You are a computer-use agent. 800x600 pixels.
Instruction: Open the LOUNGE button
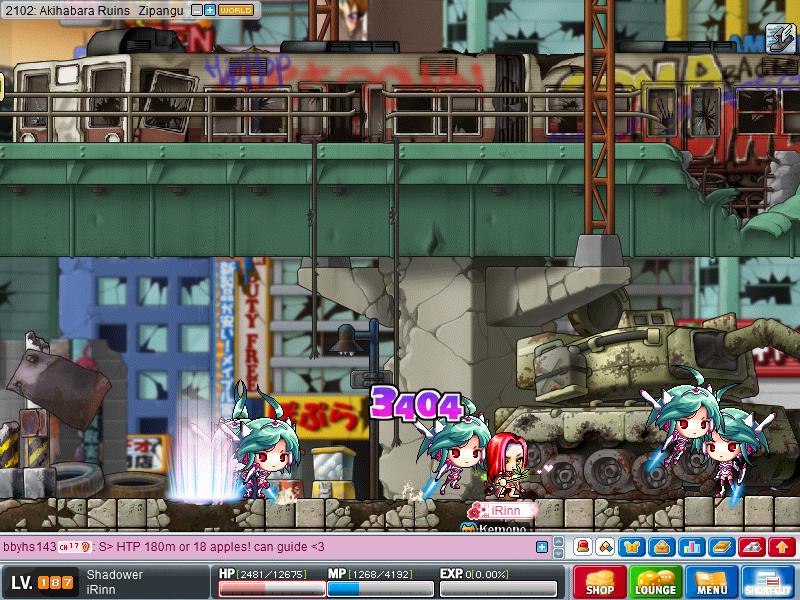tap(656, 582)
